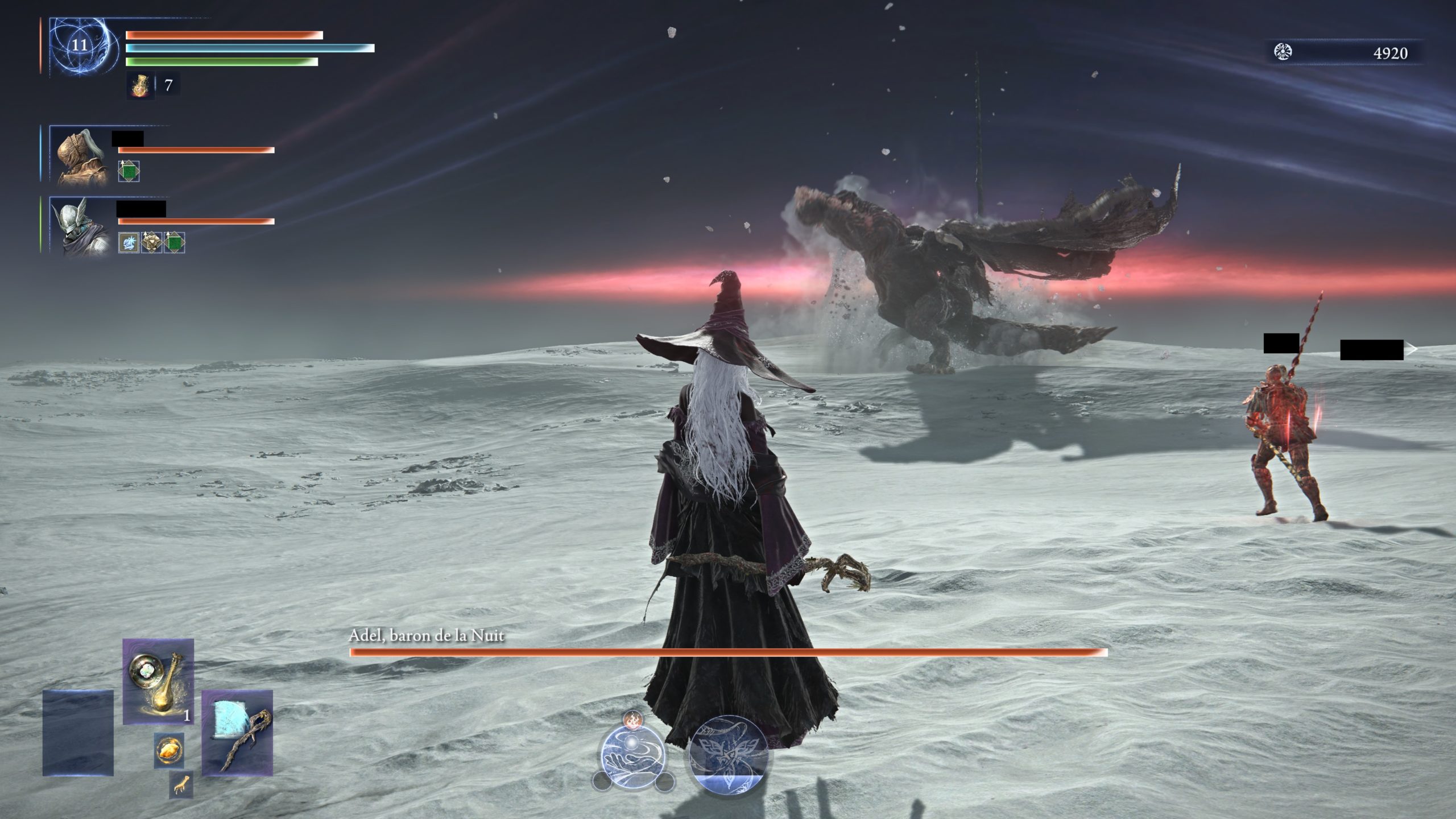Choose the staff and blue scroll weapon slot
Screen dimensions: 1456x819
(x=237, y=733)
